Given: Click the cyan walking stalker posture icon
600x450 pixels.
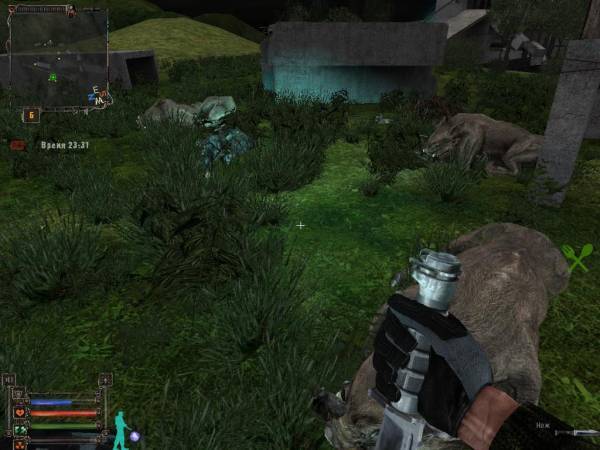Looking at the screenshot, I should (x=120, y=428).
